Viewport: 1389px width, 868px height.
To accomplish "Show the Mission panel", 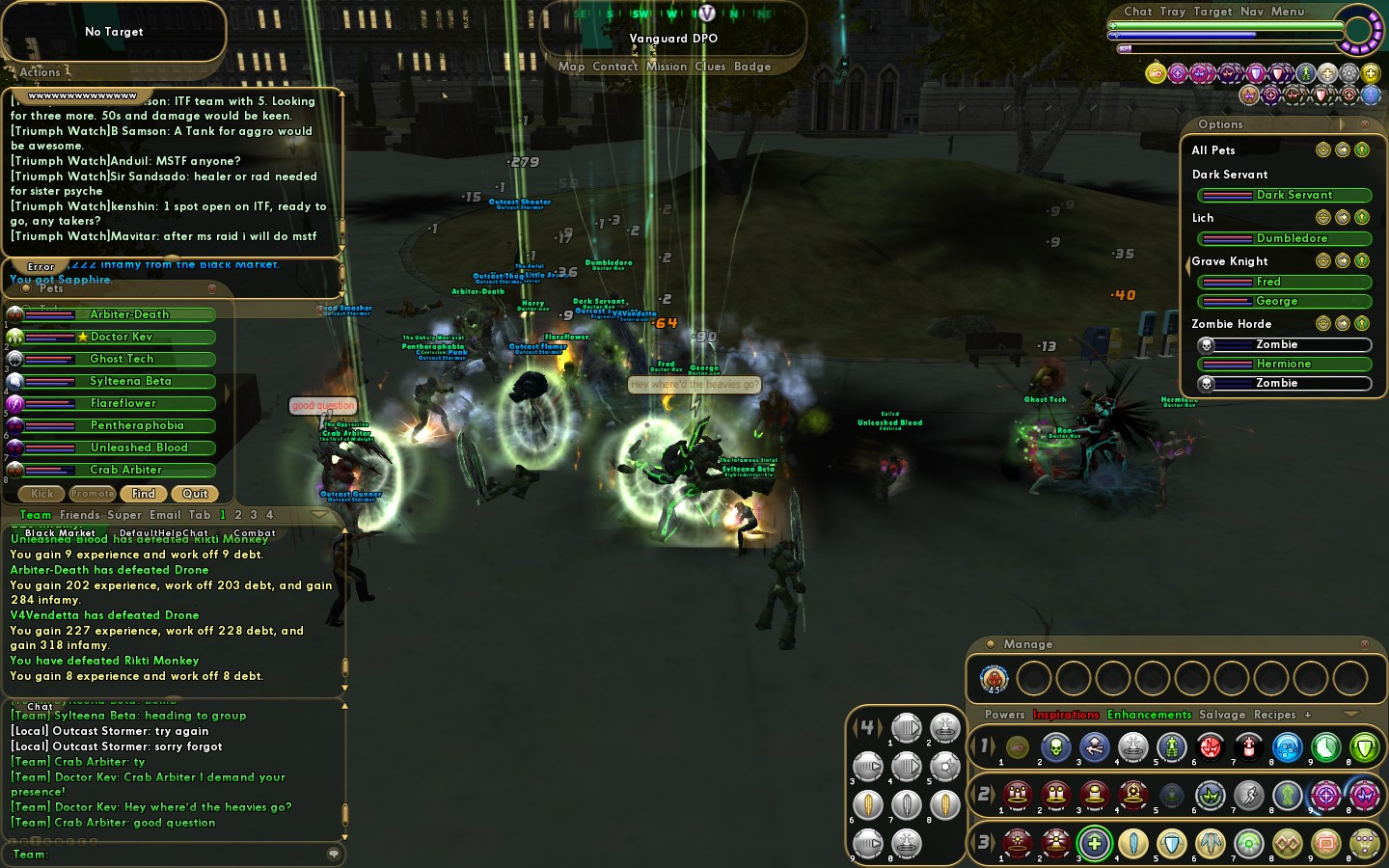I will coord(667,67).
